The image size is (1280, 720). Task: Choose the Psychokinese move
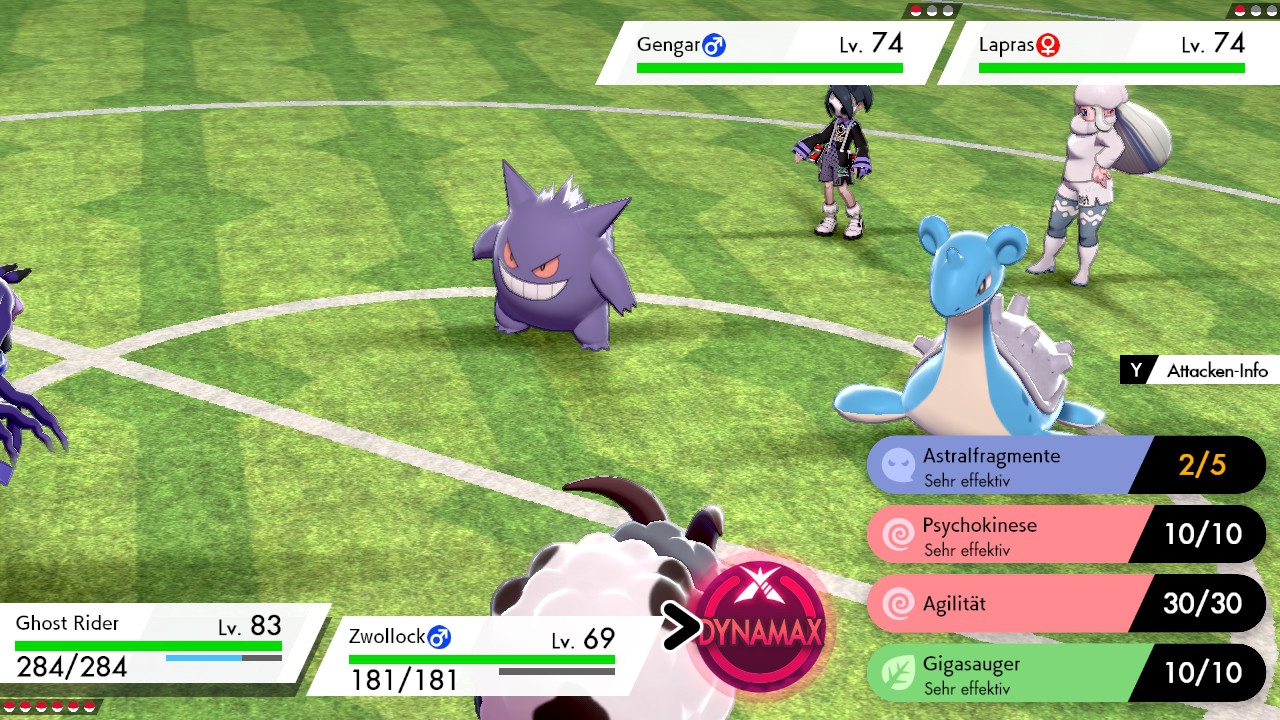tap(1065, 534)
